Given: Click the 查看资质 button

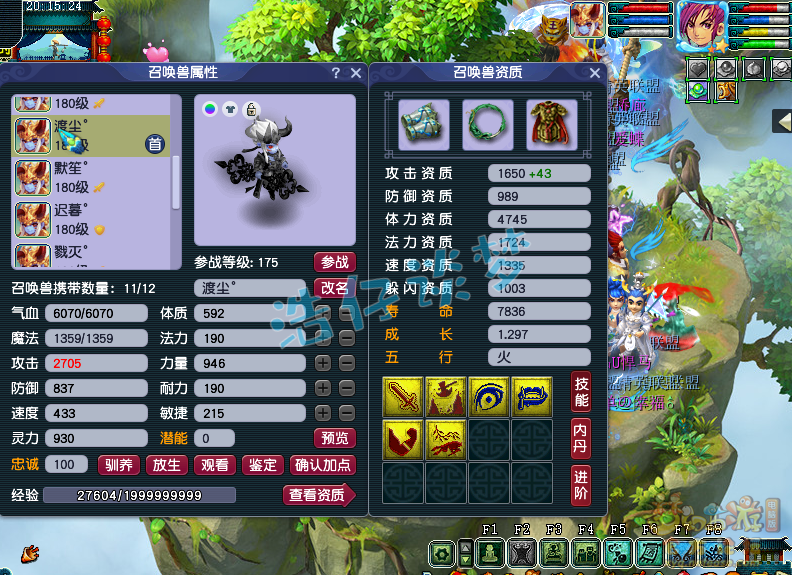Looking at the screenshot, I should [x=318, y=495].
